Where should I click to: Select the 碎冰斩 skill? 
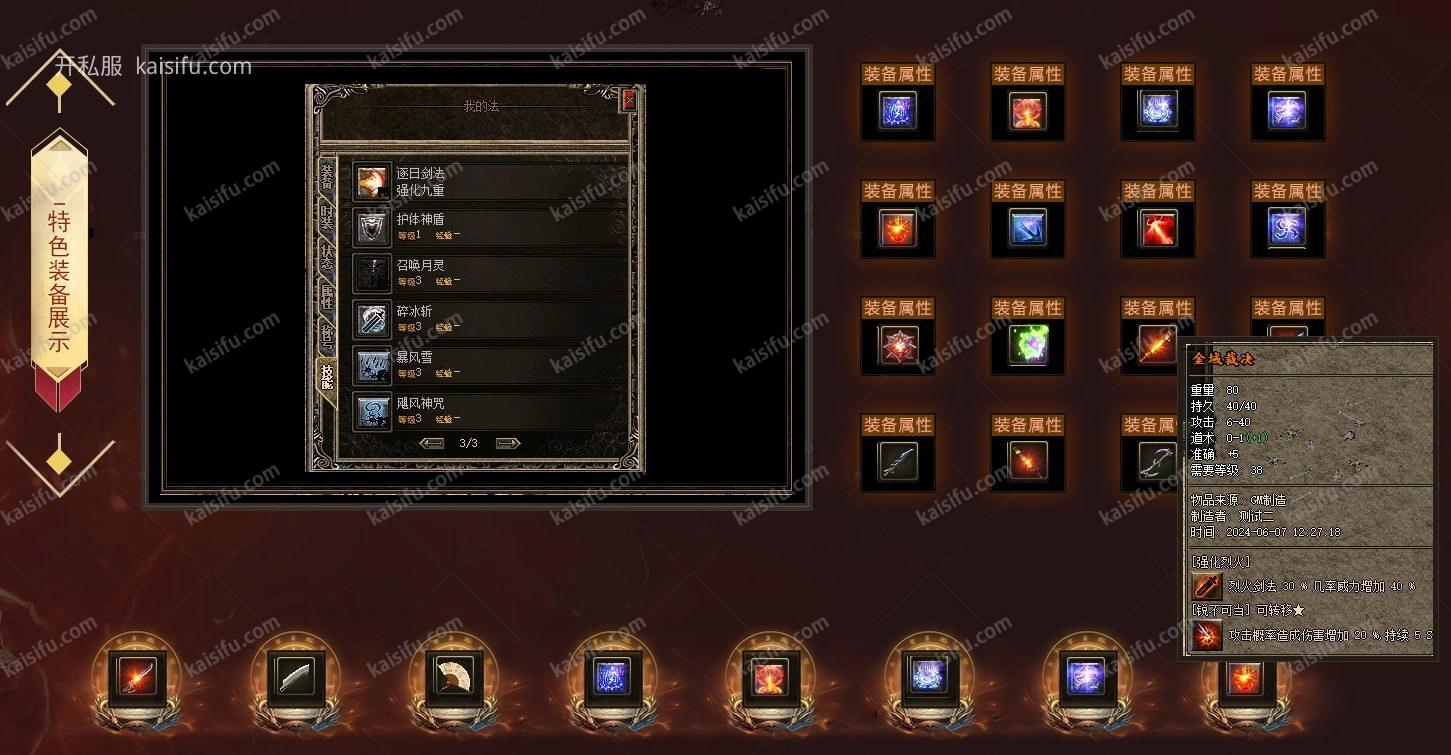[x=490, y=319]
